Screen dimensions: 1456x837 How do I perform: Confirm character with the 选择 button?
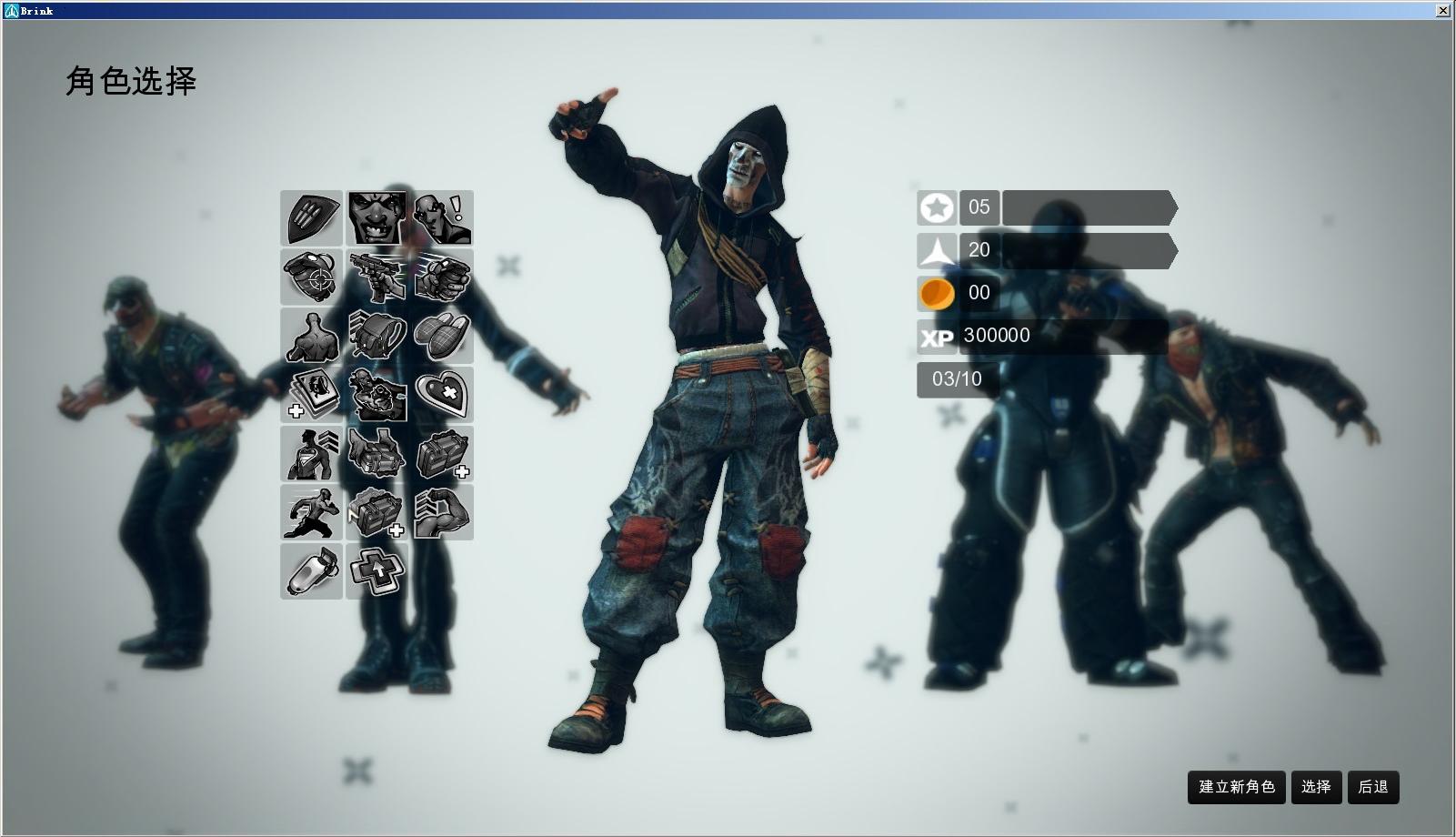[1316, 787]
